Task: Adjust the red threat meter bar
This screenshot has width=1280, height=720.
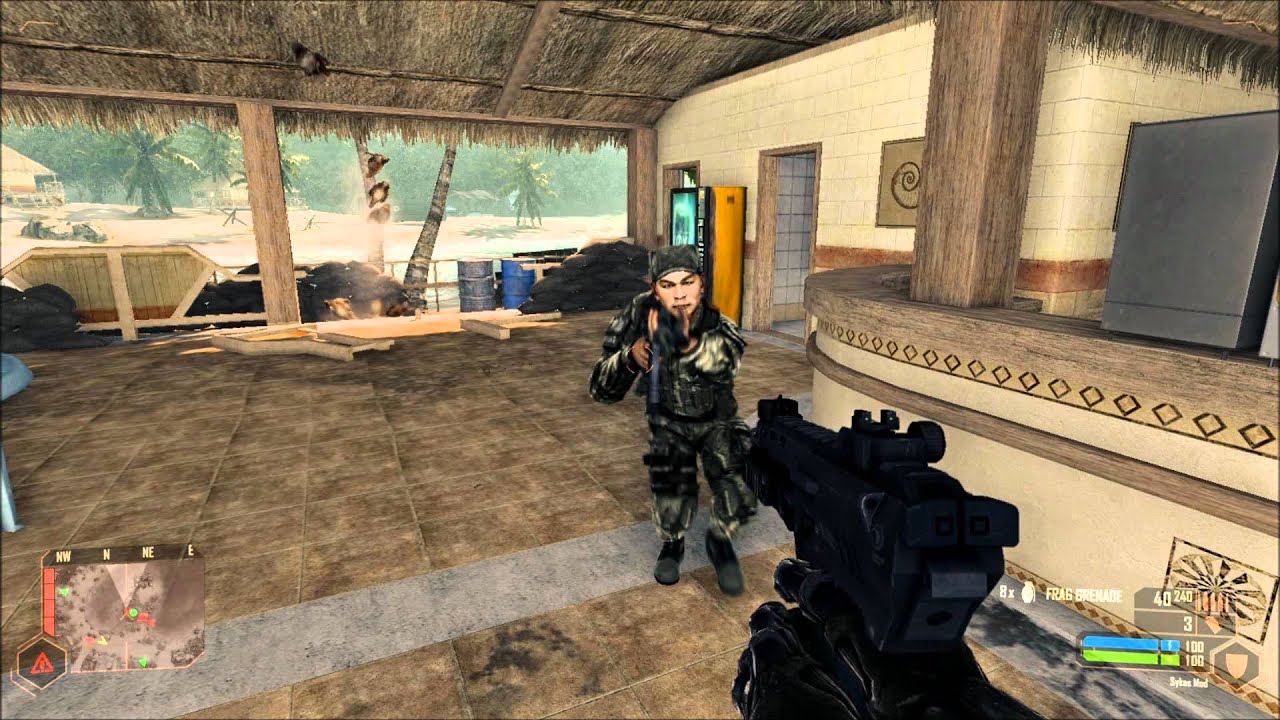Action: point(49,598)
